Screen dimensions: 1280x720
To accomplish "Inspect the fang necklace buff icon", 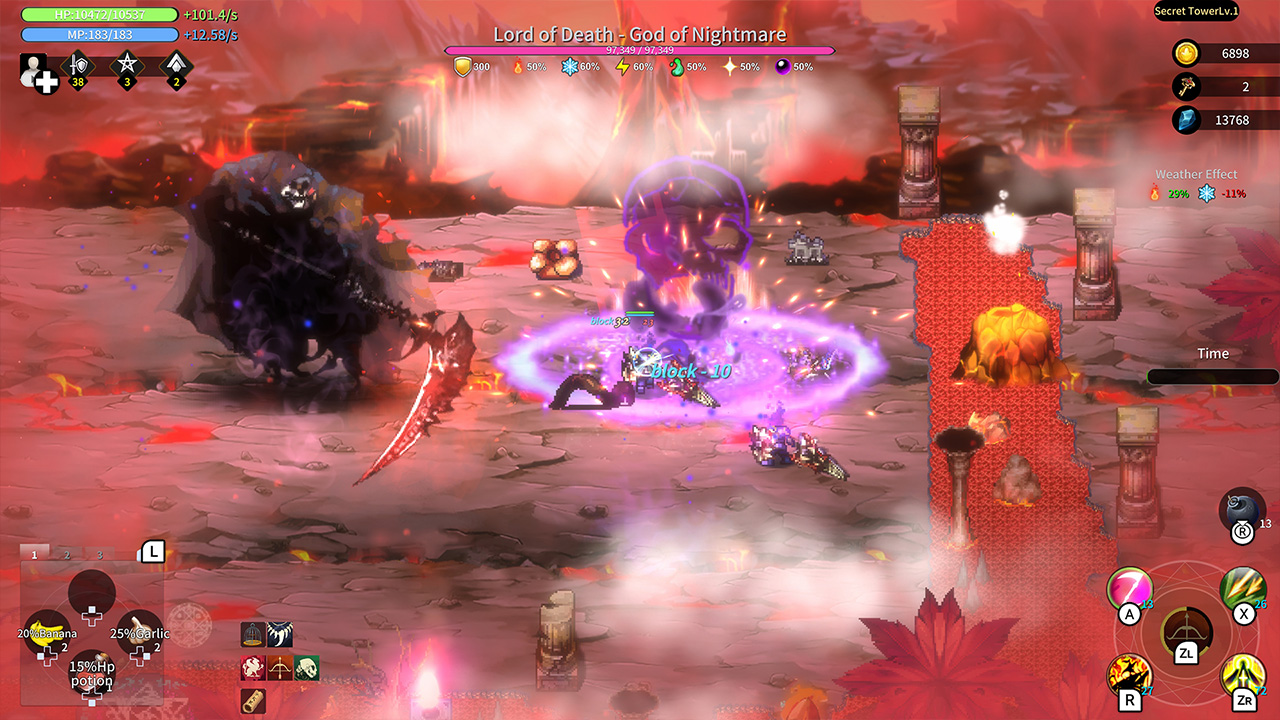I will pyautogui.click(x=280, y=634).
